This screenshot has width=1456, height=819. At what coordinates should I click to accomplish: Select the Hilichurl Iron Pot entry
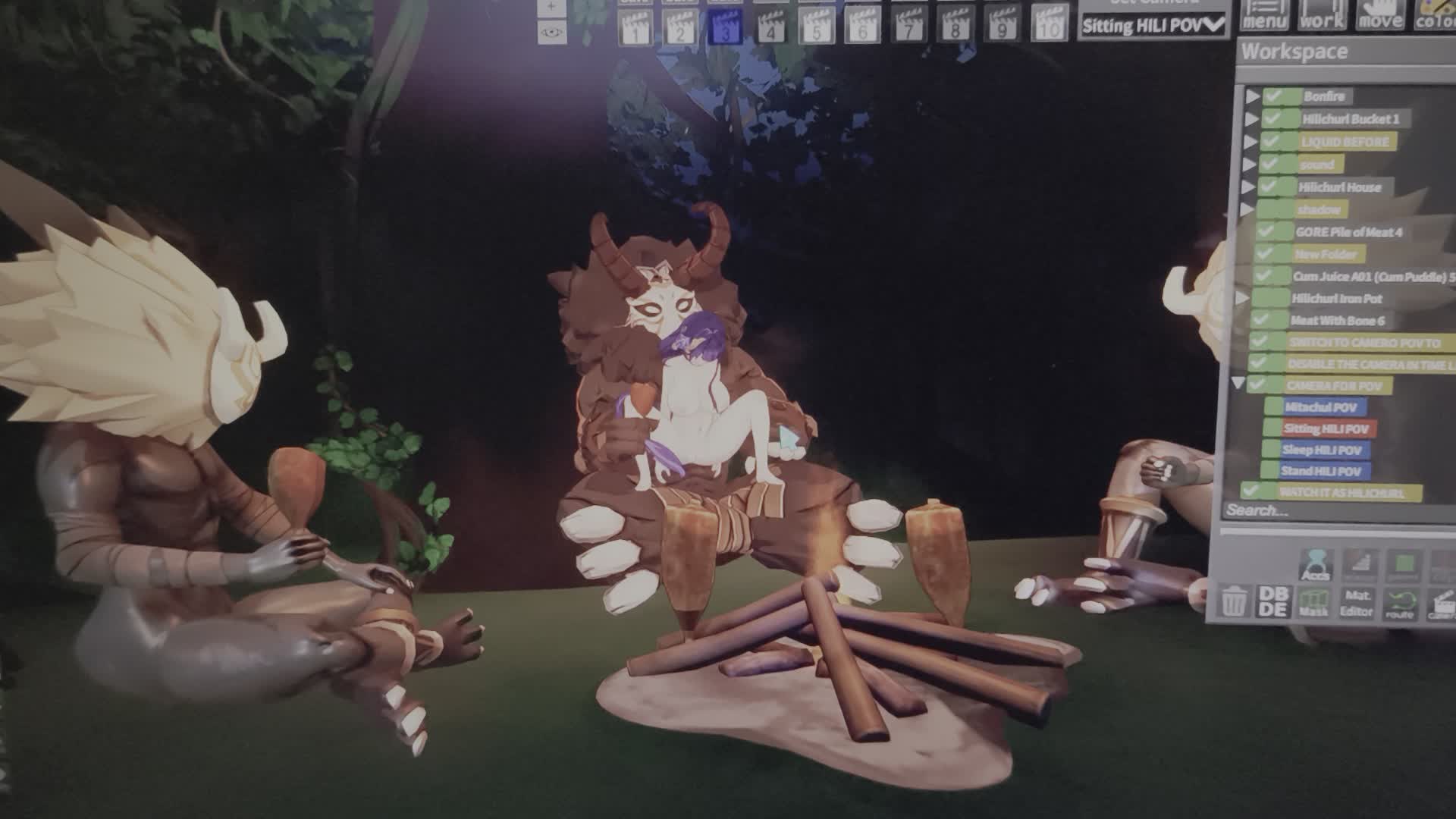pyautogui.click(x=1336, y=298)
